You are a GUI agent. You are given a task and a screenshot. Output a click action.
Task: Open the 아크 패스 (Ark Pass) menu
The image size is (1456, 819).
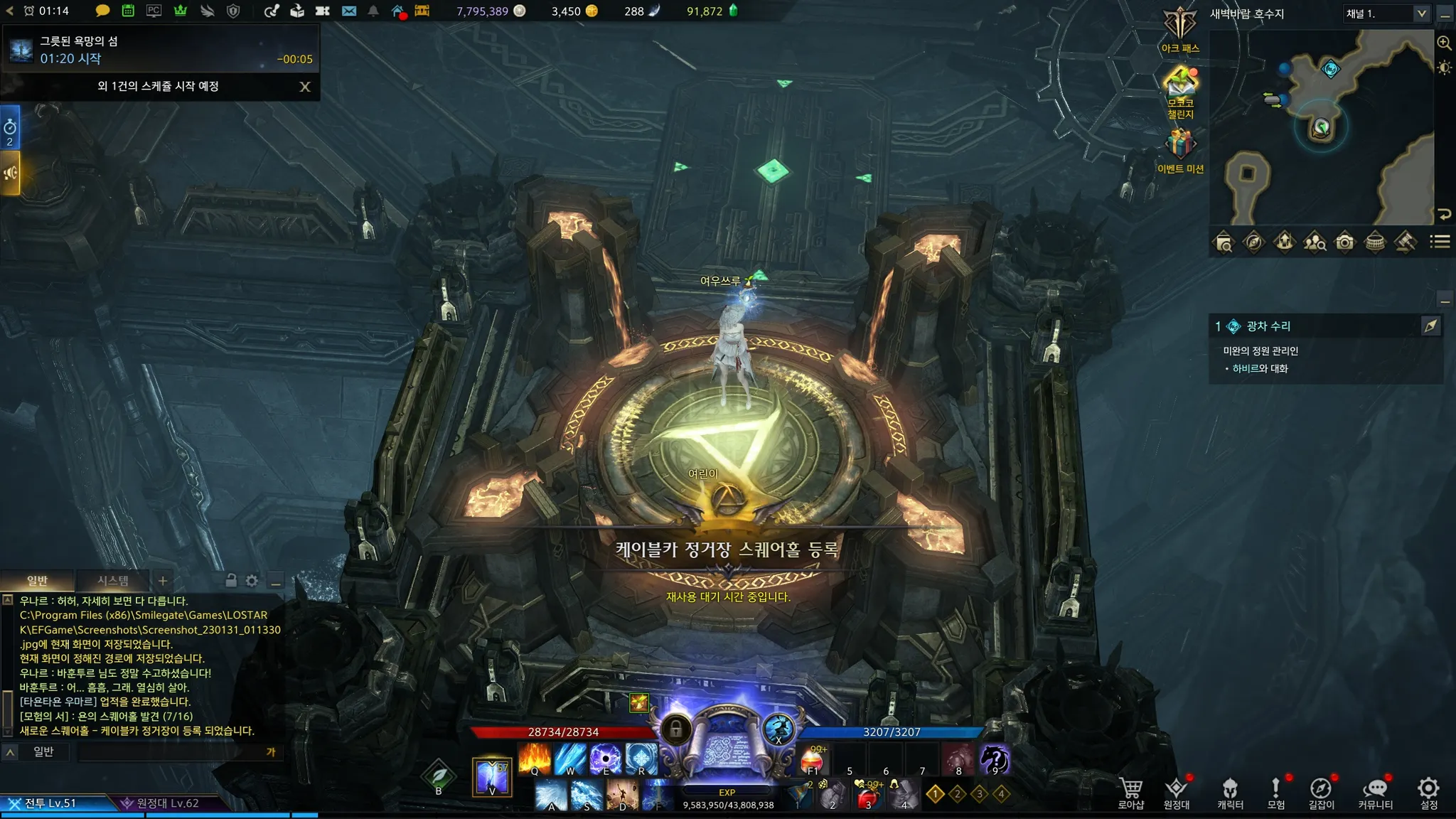[1180, 28]
